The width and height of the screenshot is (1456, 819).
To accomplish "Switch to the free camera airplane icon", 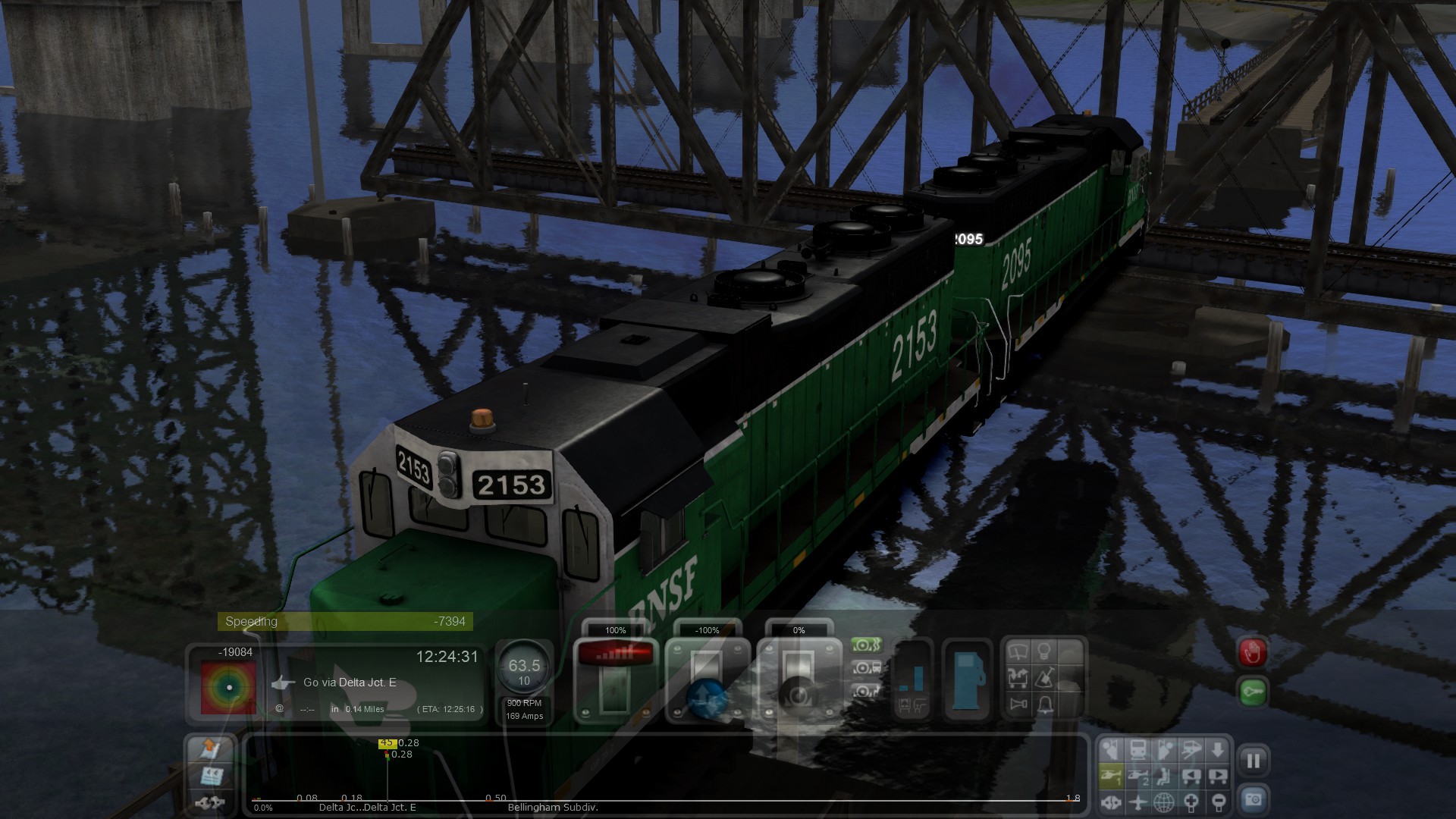I will coord(1137,802).
